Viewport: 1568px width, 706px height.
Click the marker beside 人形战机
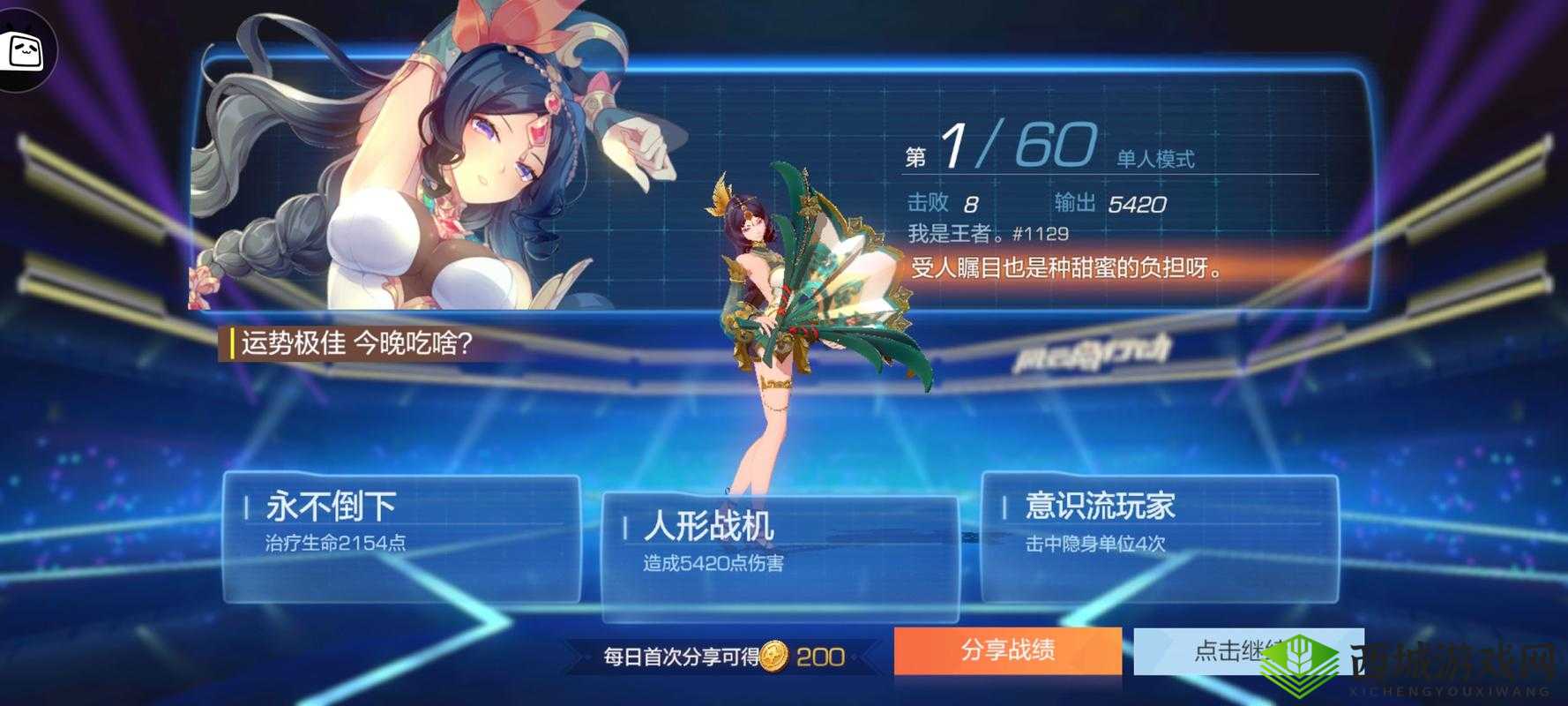tap(625, 525)
